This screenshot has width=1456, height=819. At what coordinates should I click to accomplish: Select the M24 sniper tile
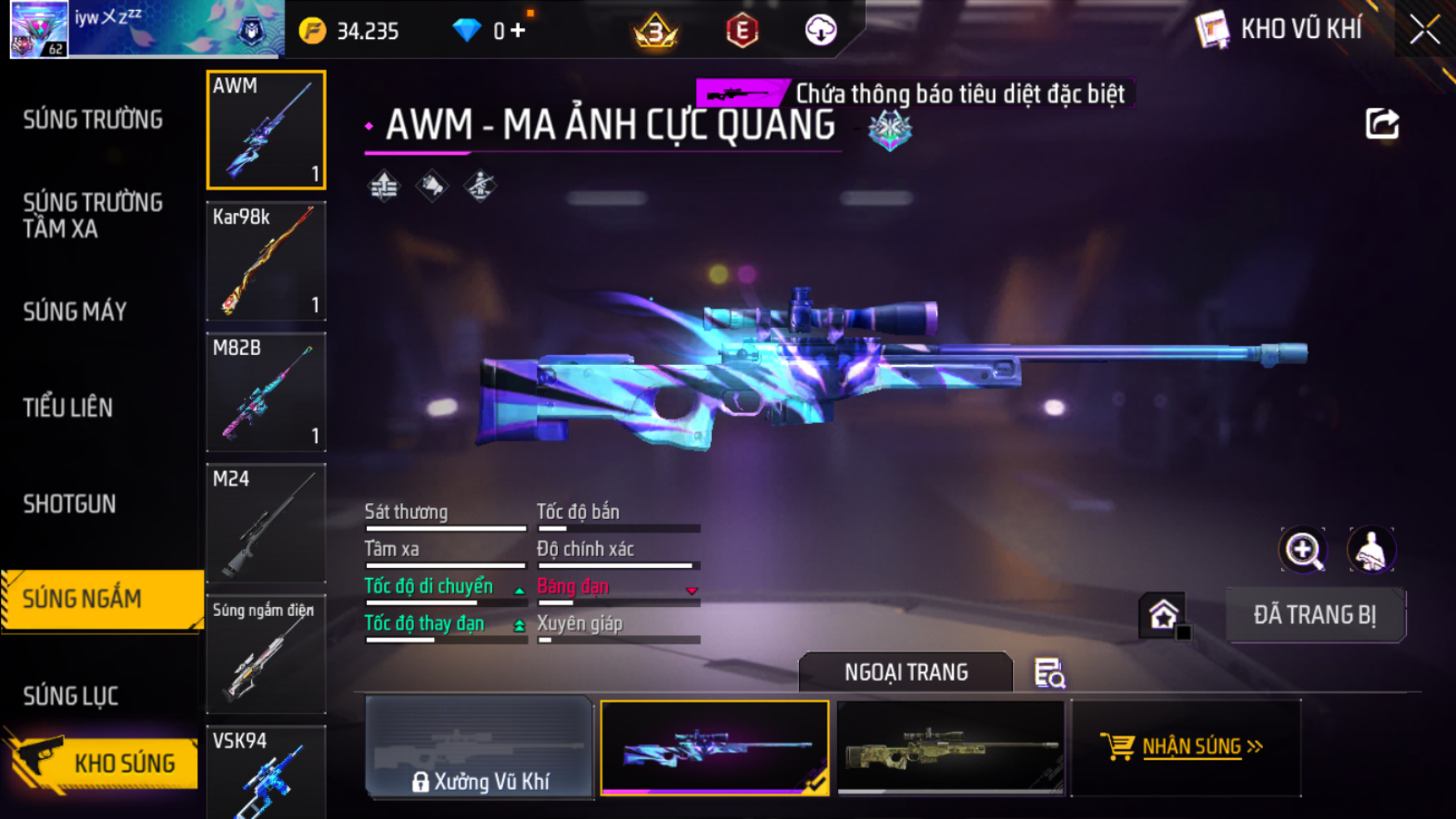pos(266,523)
